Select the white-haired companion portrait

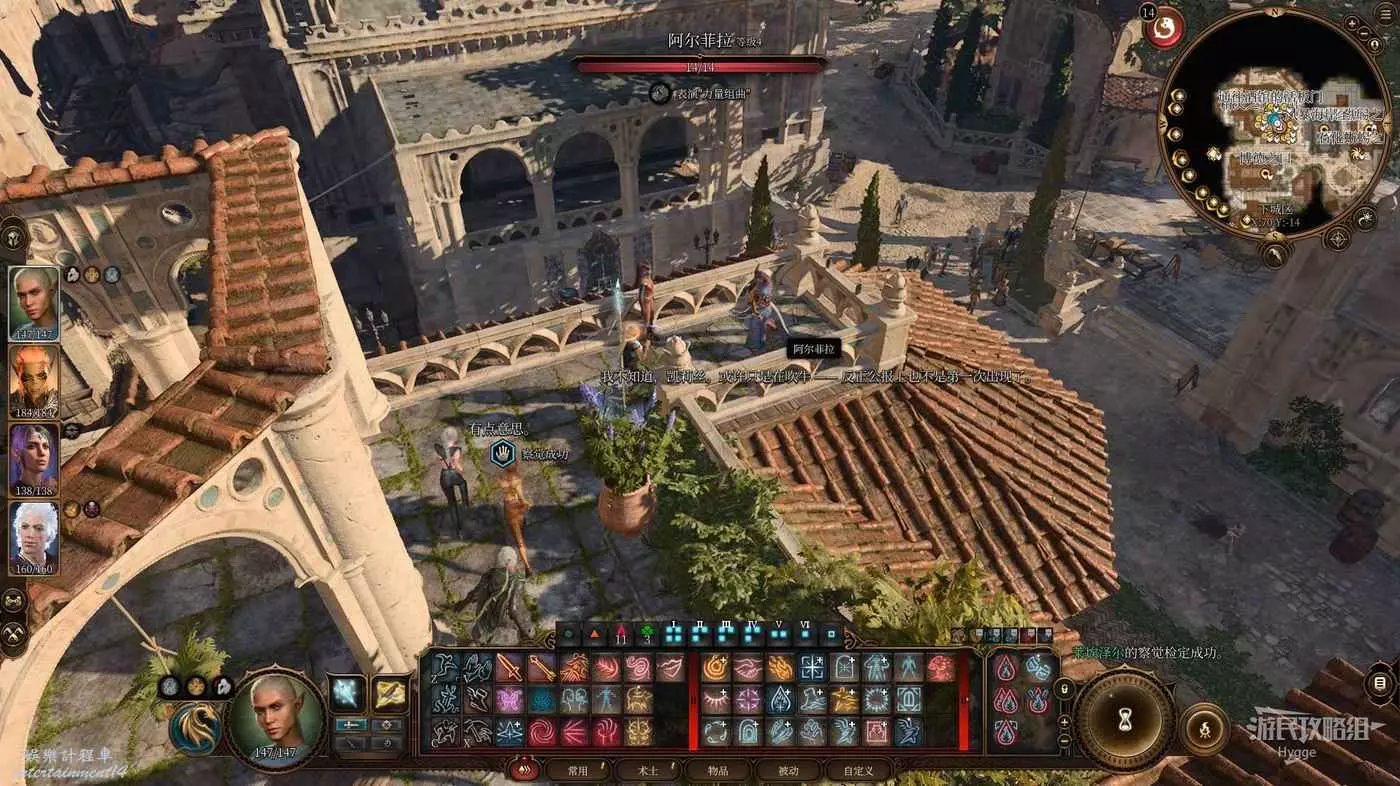(x=34, y=539)
